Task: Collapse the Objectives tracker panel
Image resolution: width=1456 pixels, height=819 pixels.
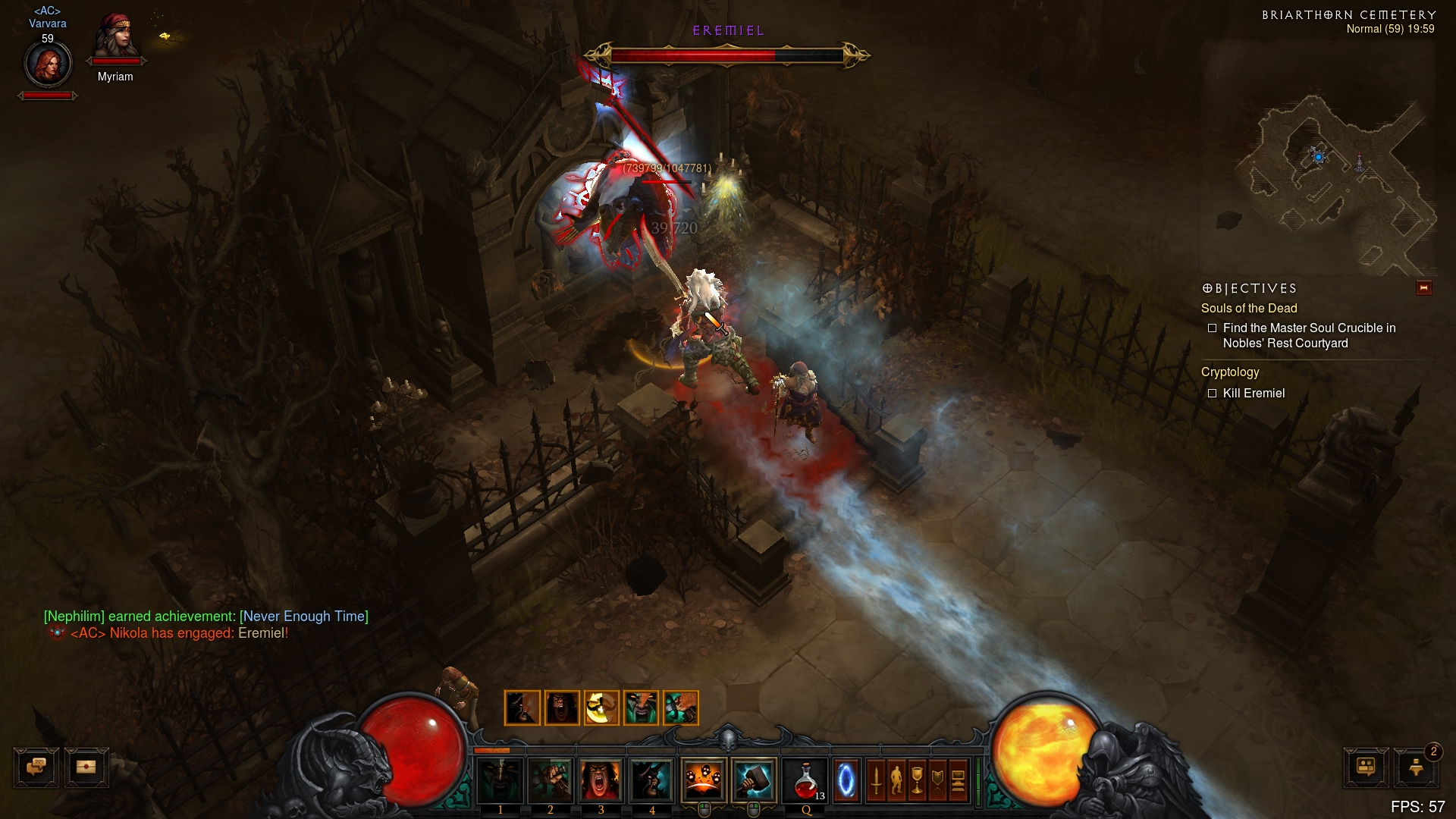Action: (1423, 288)
